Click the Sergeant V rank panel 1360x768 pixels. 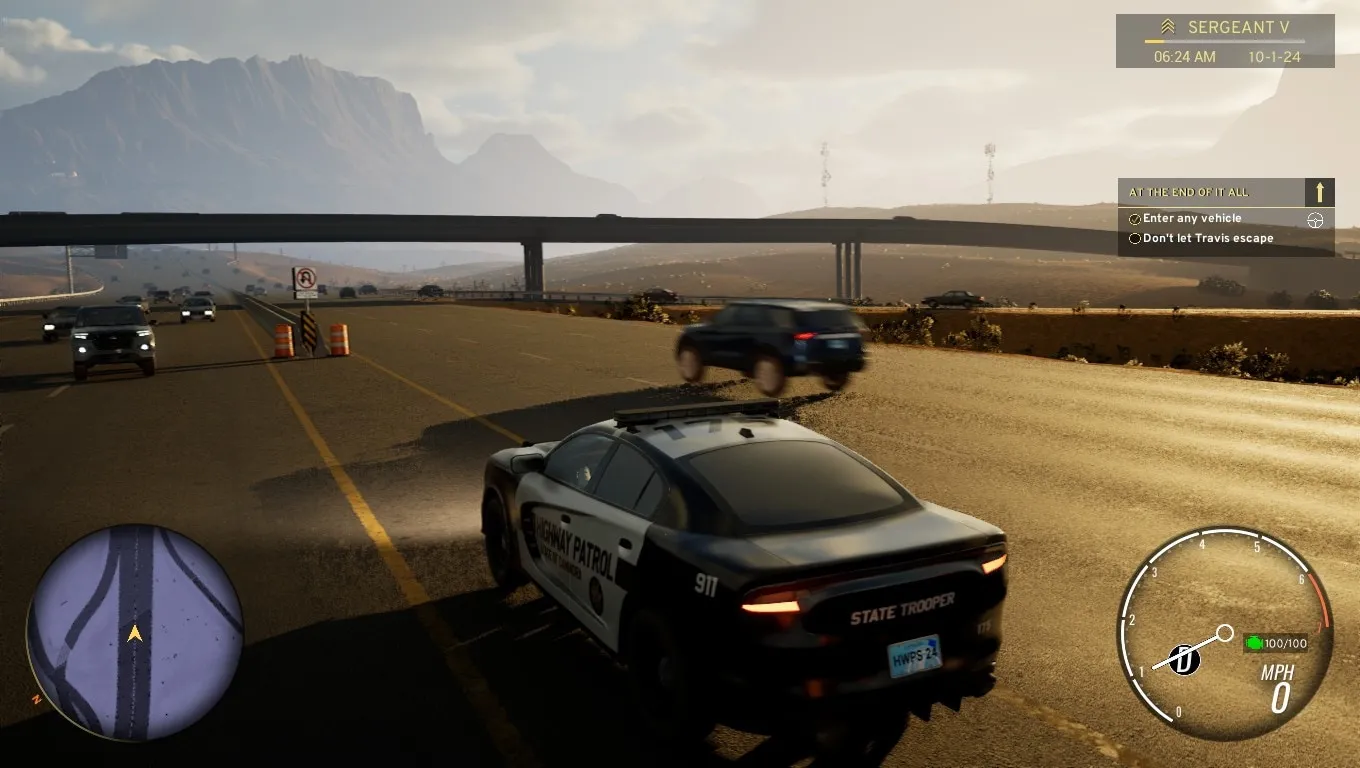[x=1224, y=40]
